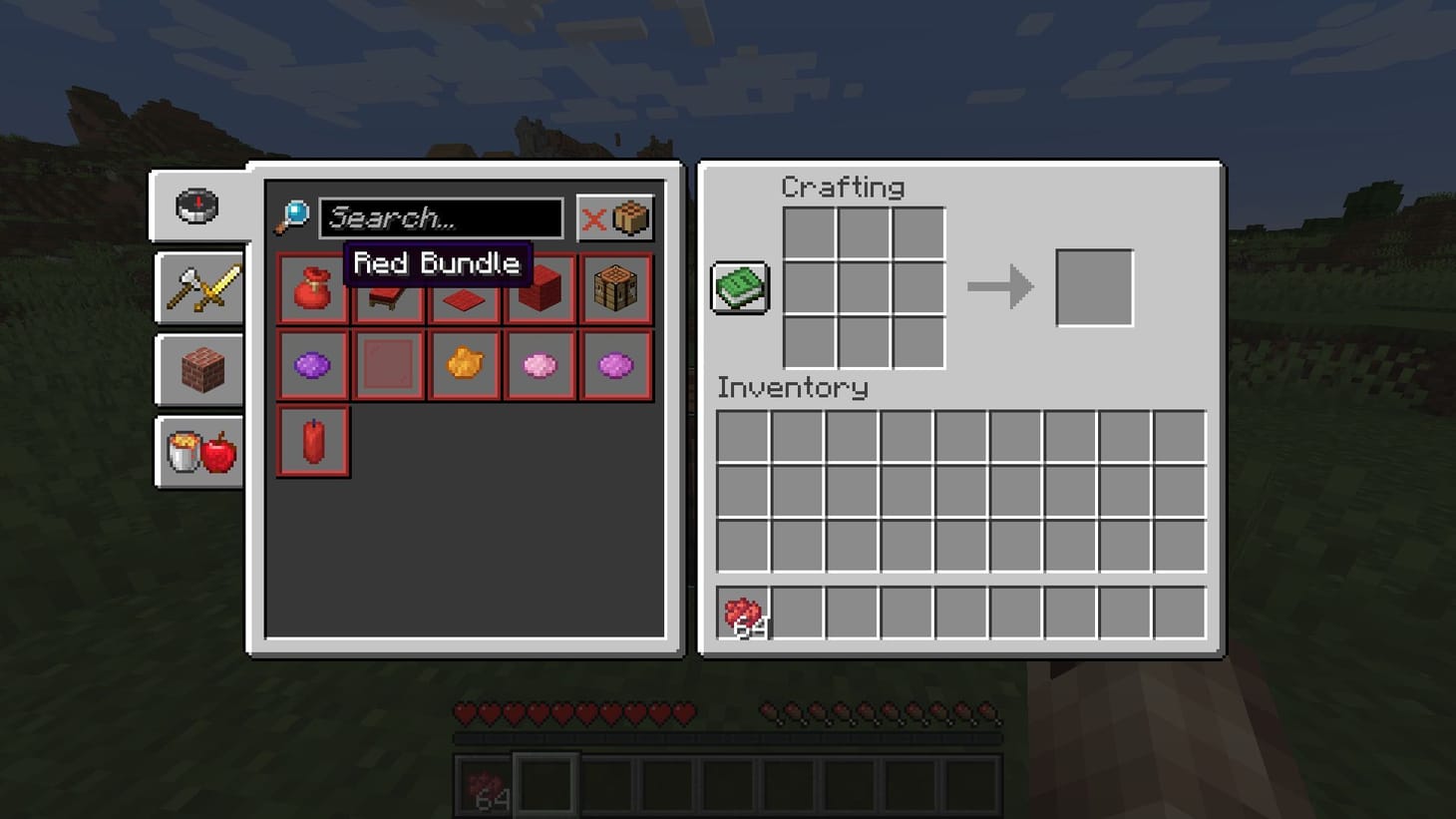Screen dimensions: 1456x819
Task: Select the red bed recipe
Action: (x=388, y=289)
